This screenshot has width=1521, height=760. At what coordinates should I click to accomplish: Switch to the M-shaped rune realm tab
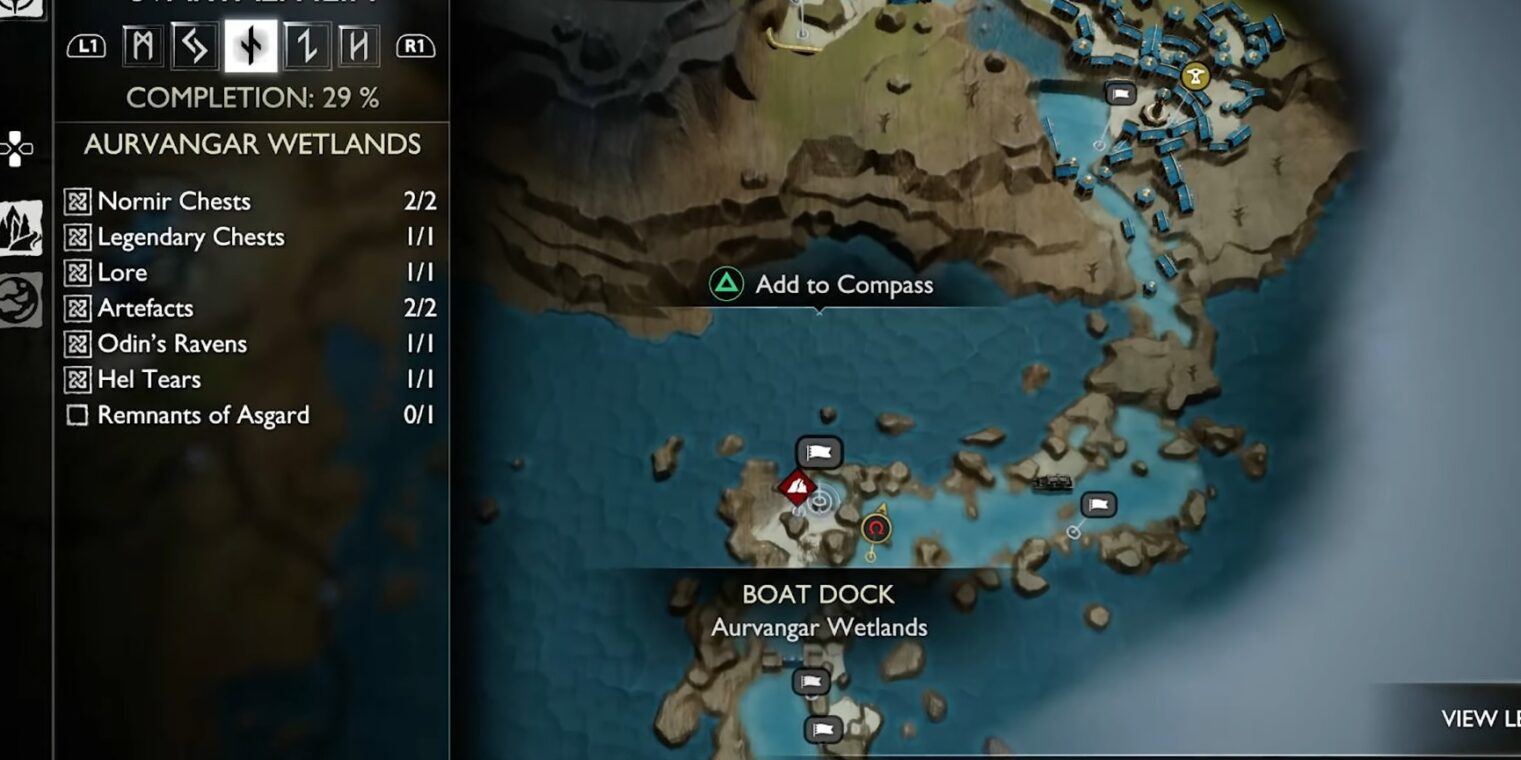pyautogui.click(x=143, y=46)
